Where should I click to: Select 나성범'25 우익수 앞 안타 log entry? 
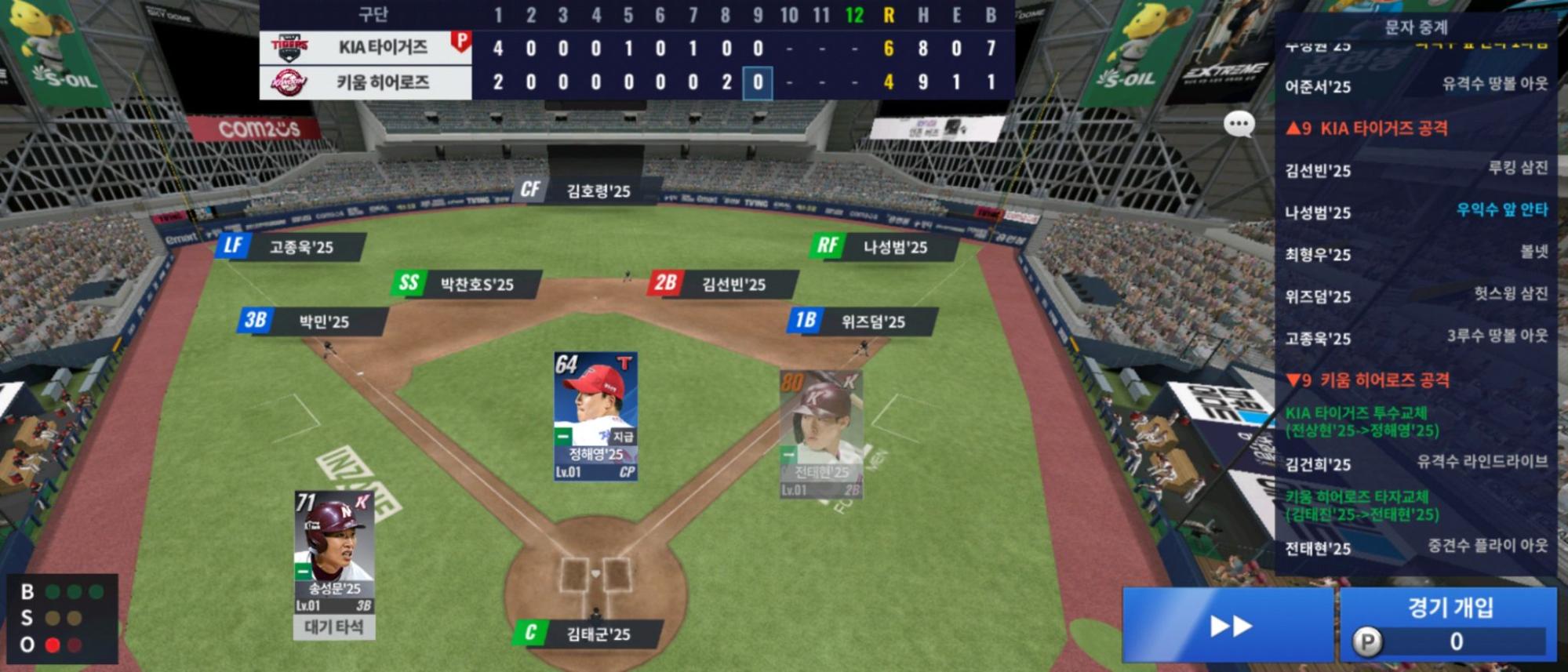[1416, 212]
